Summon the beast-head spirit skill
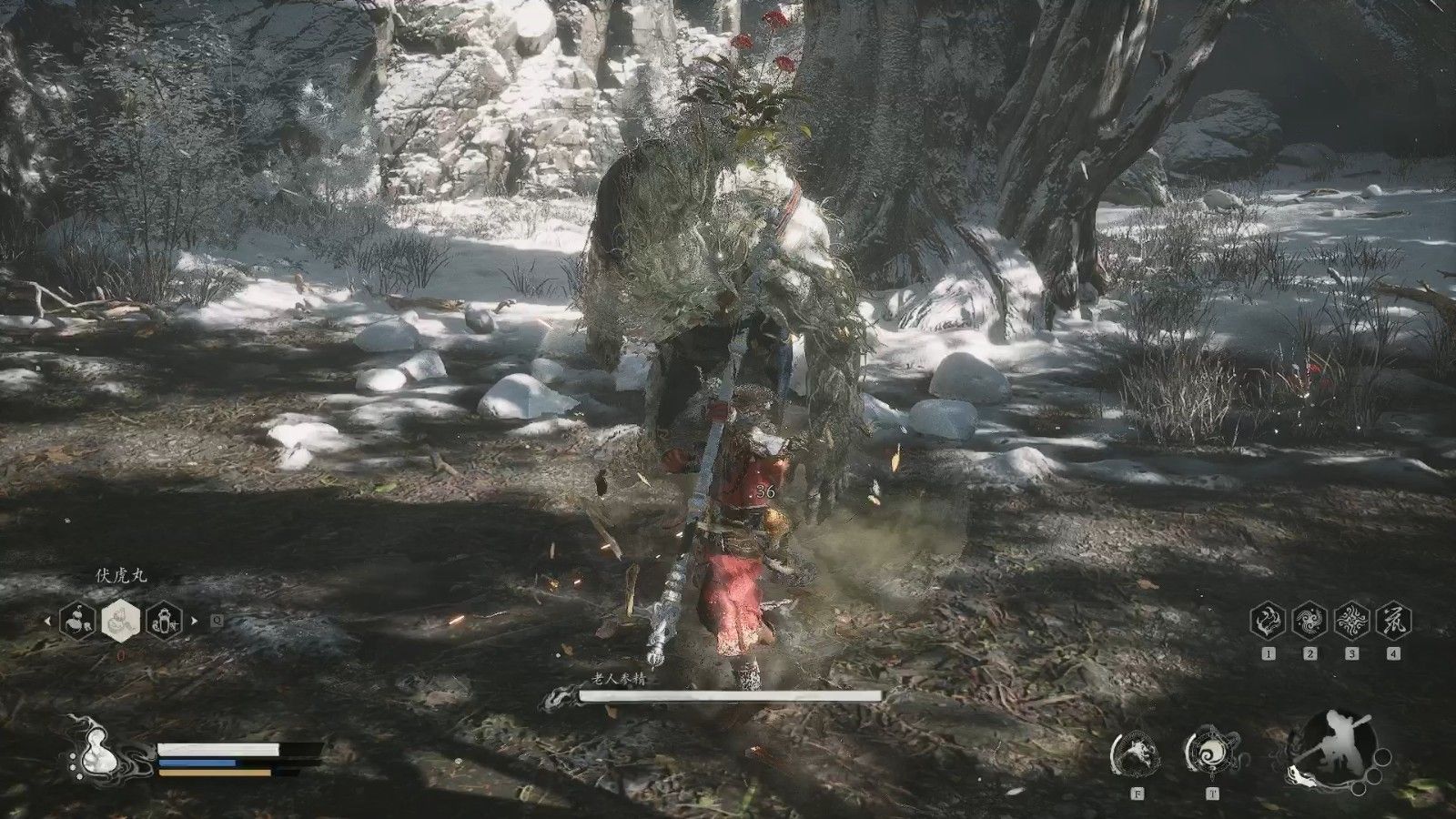Viewport: 1456px width, 819px height. click(x=1137, y=754)
